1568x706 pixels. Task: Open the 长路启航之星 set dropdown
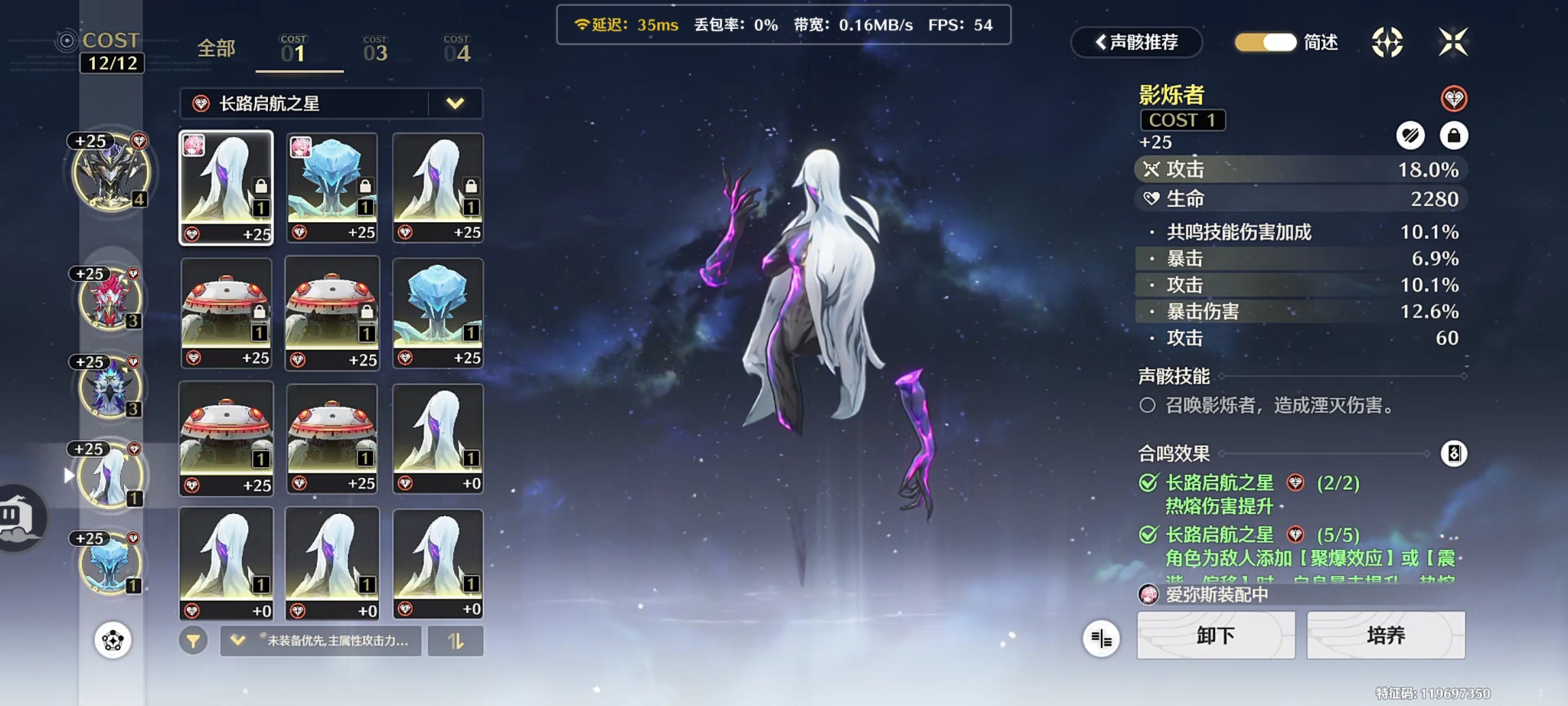coord(455,103)
